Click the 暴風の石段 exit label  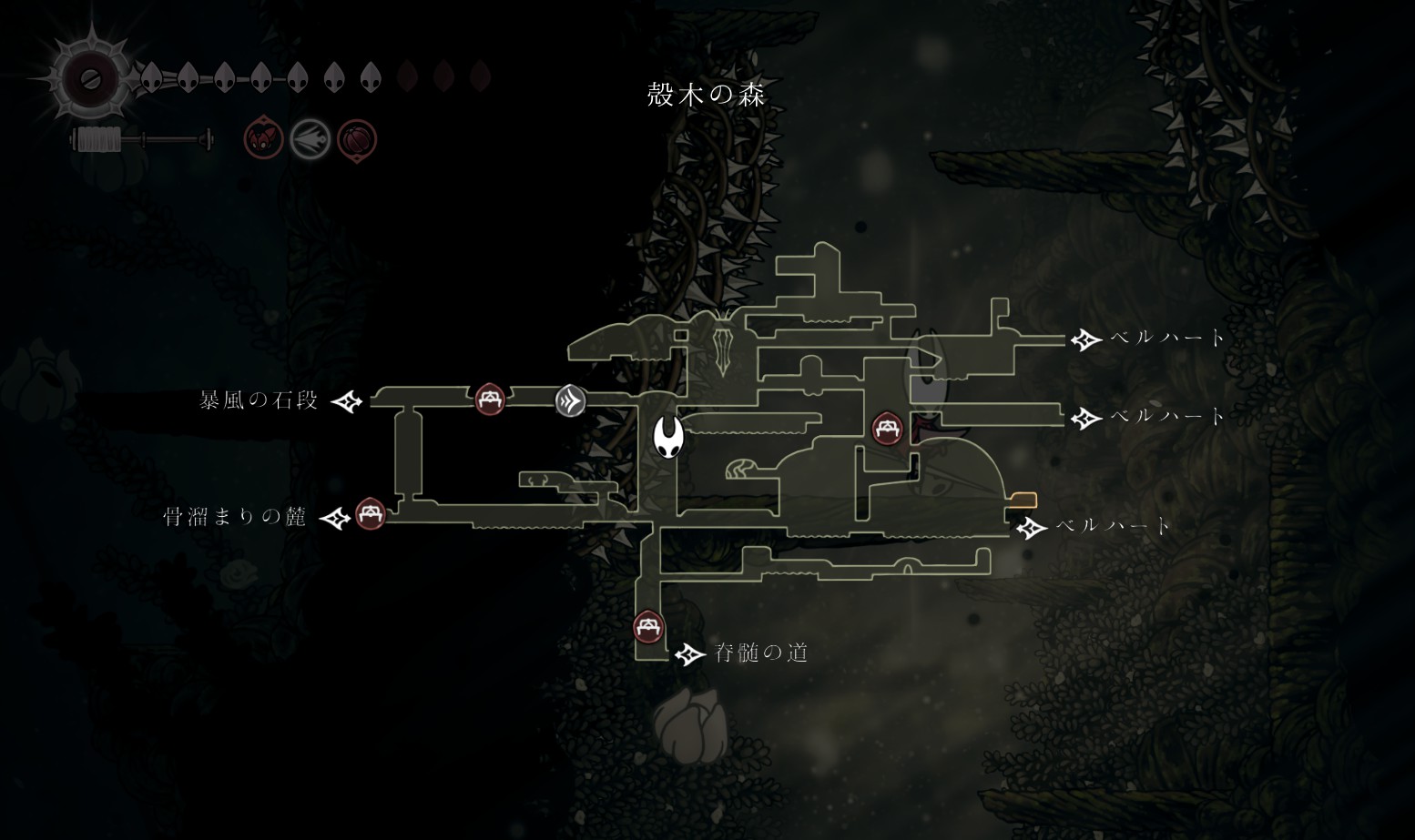259,400
